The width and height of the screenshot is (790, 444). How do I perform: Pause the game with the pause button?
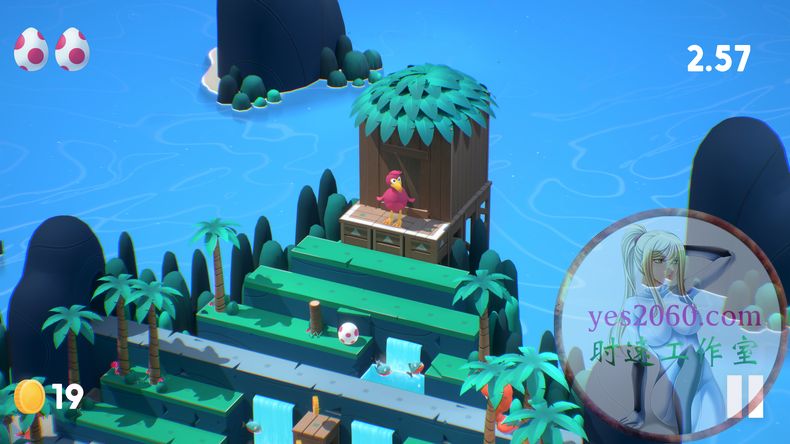744,396
